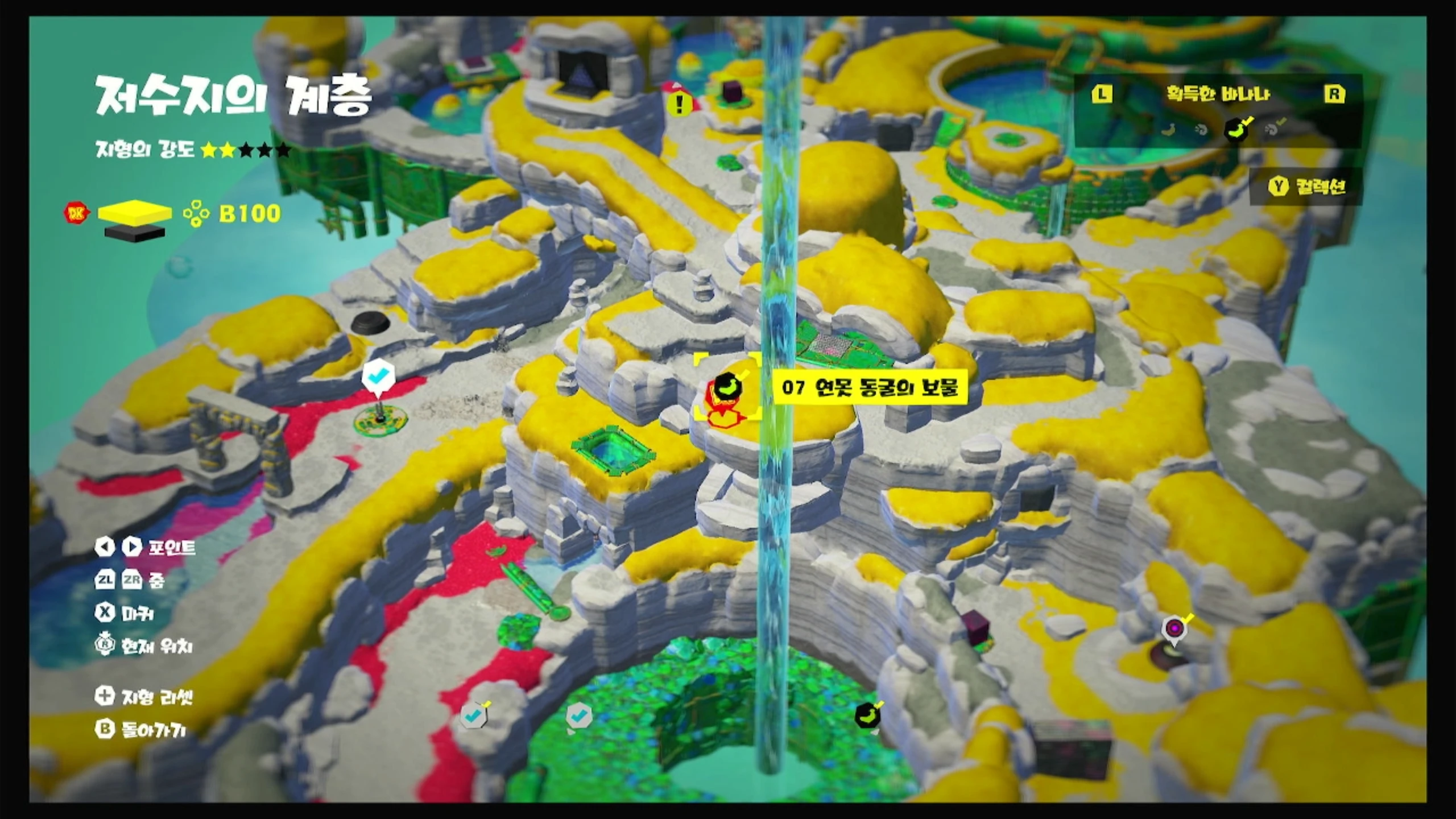
Task: Switch to the lower black sublayer
Action: pos(135,233)
